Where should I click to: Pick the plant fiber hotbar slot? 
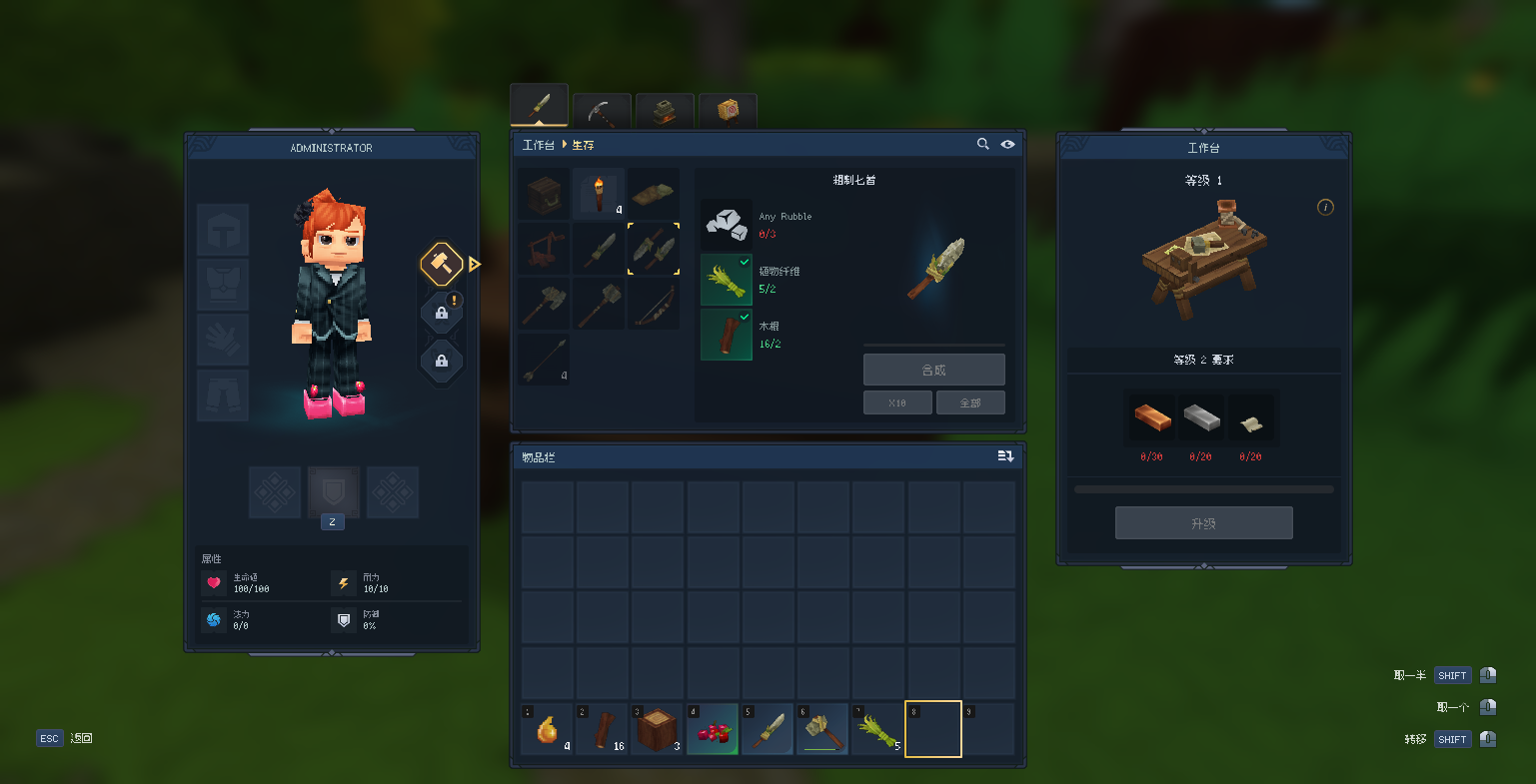[x=877, y=729]
